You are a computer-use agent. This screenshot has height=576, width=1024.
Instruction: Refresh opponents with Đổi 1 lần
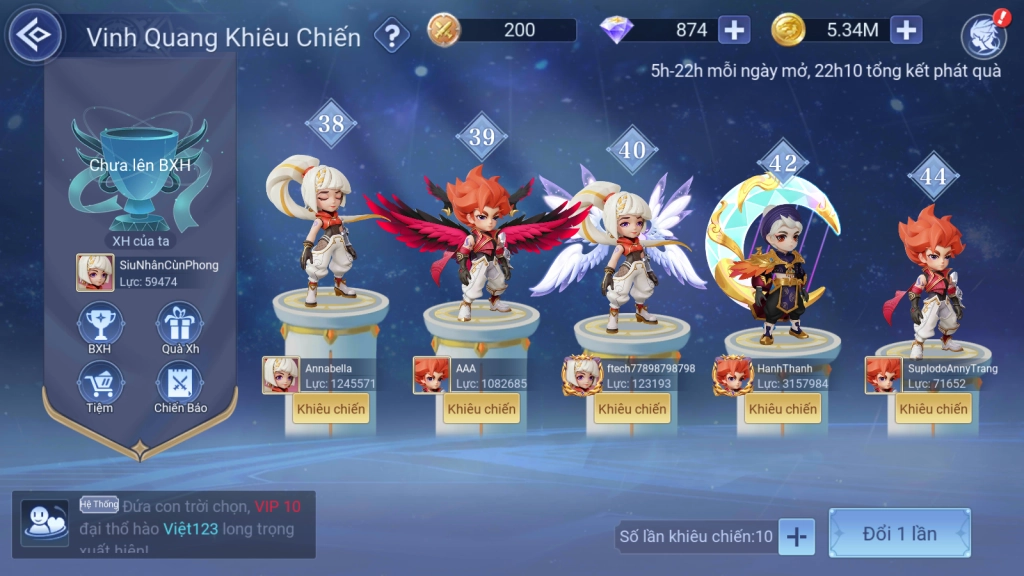click(x=899, y=533)
